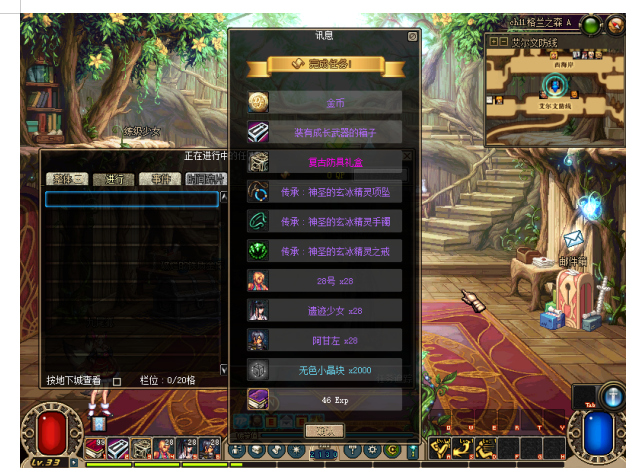Image resolution: width=626 pixels, height=468 pixels.
Task: Open the minimap of 艾尔文防线
Action: pos(555,93)
